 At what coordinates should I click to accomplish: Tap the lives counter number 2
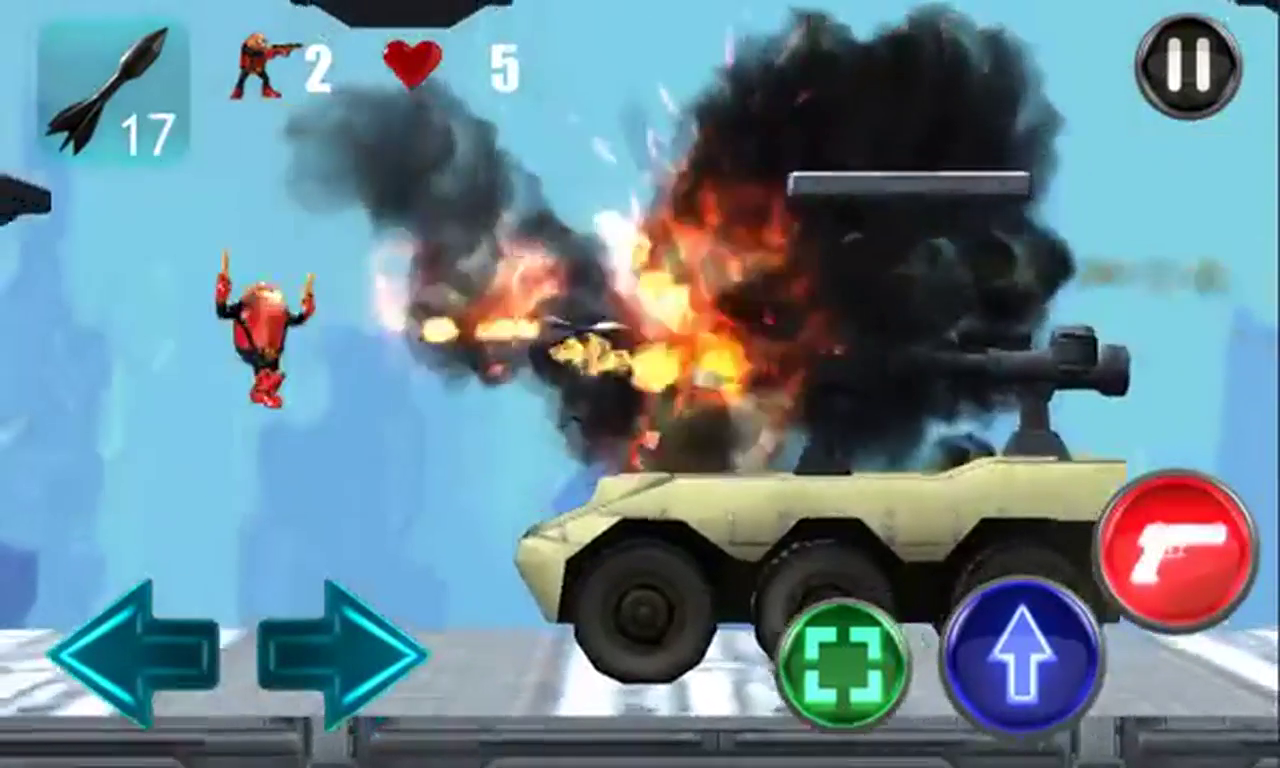click(320, 65)
